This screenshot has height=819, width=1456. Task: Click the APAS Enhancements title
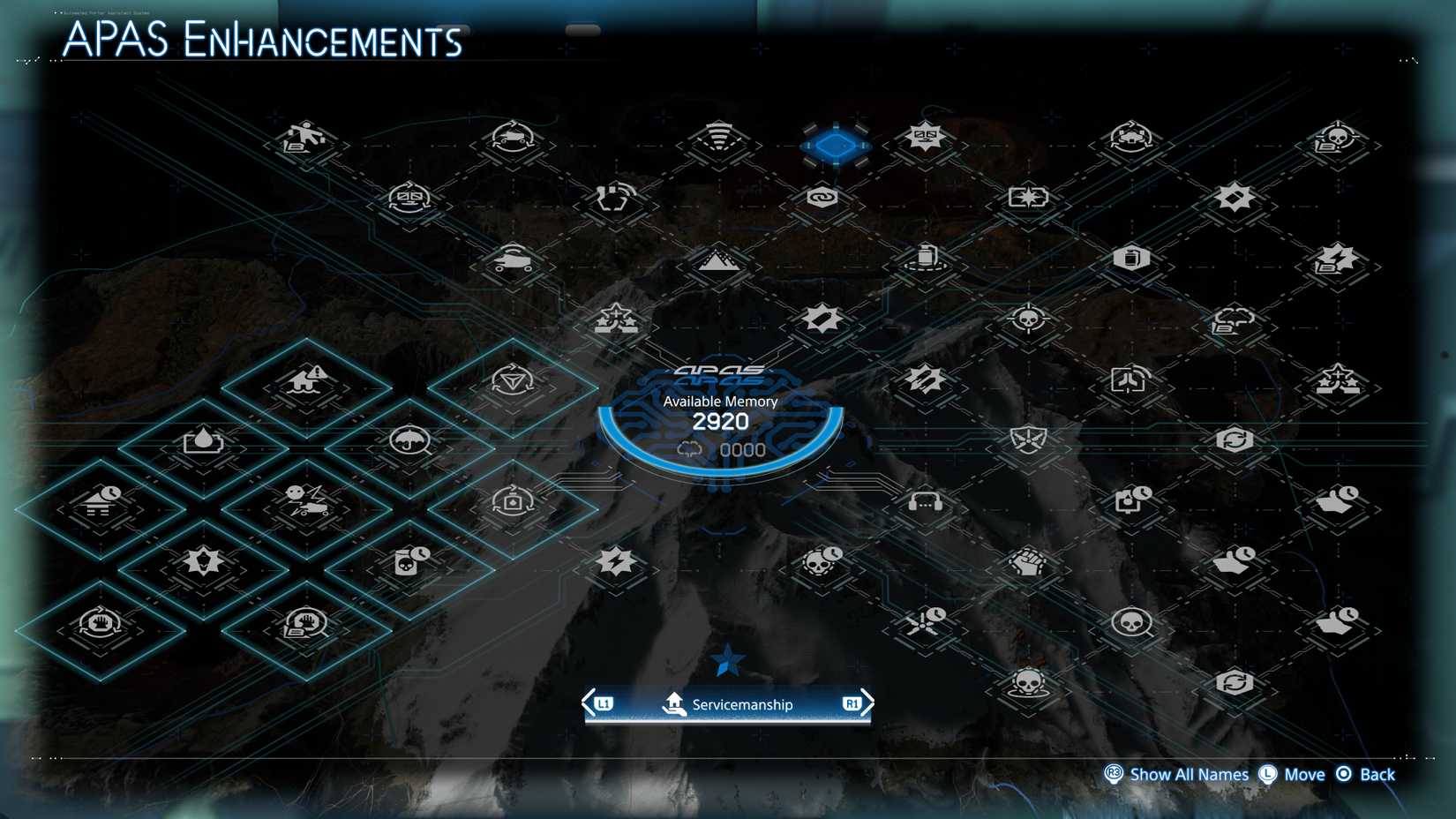pos(262,41)
